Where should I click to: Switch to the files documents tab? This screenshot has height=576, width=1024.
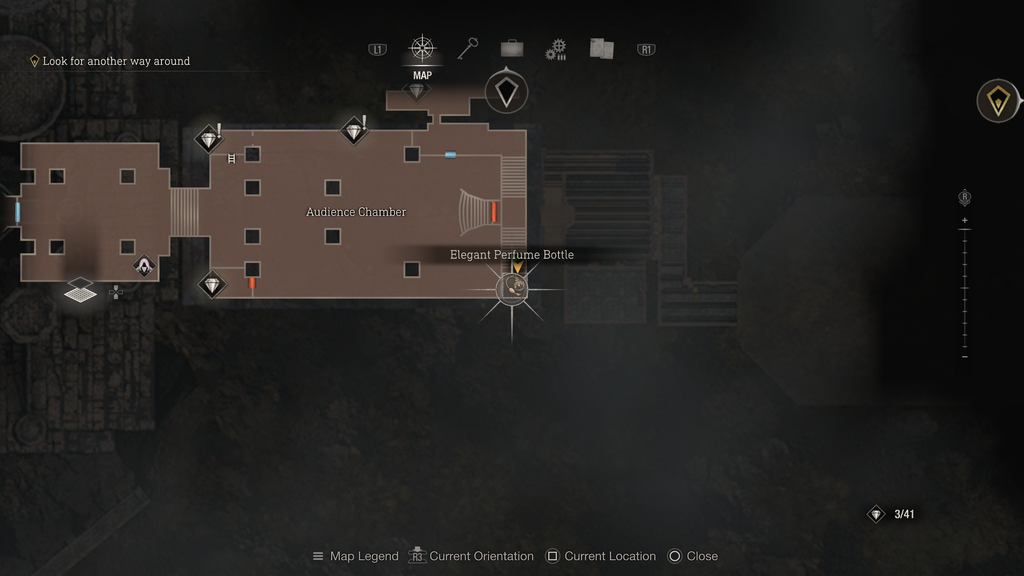[x=601, y=48]
